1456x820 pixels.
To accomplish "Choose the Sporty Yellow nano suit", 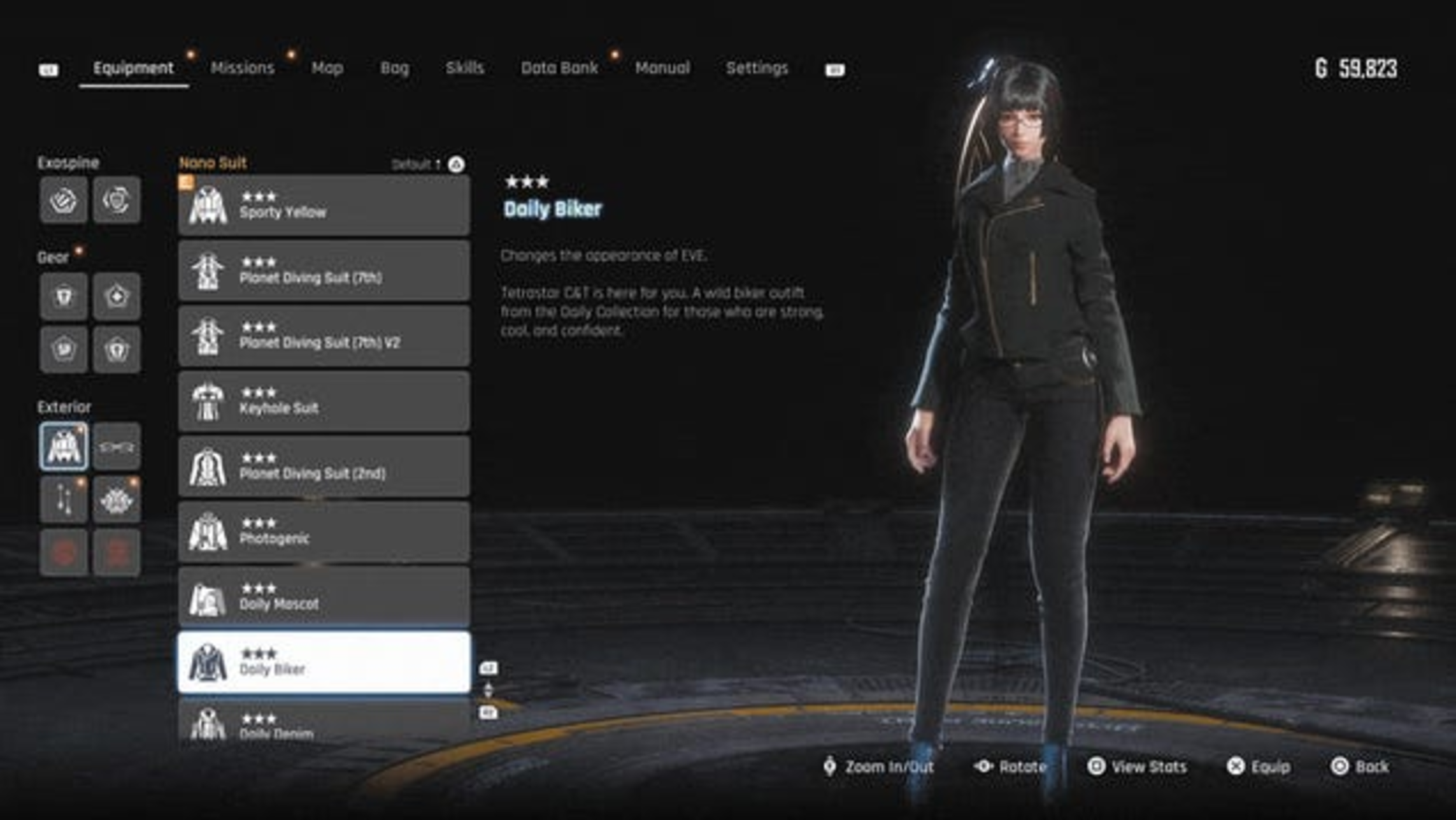I will pyautogui.click(x=324, y=206).
